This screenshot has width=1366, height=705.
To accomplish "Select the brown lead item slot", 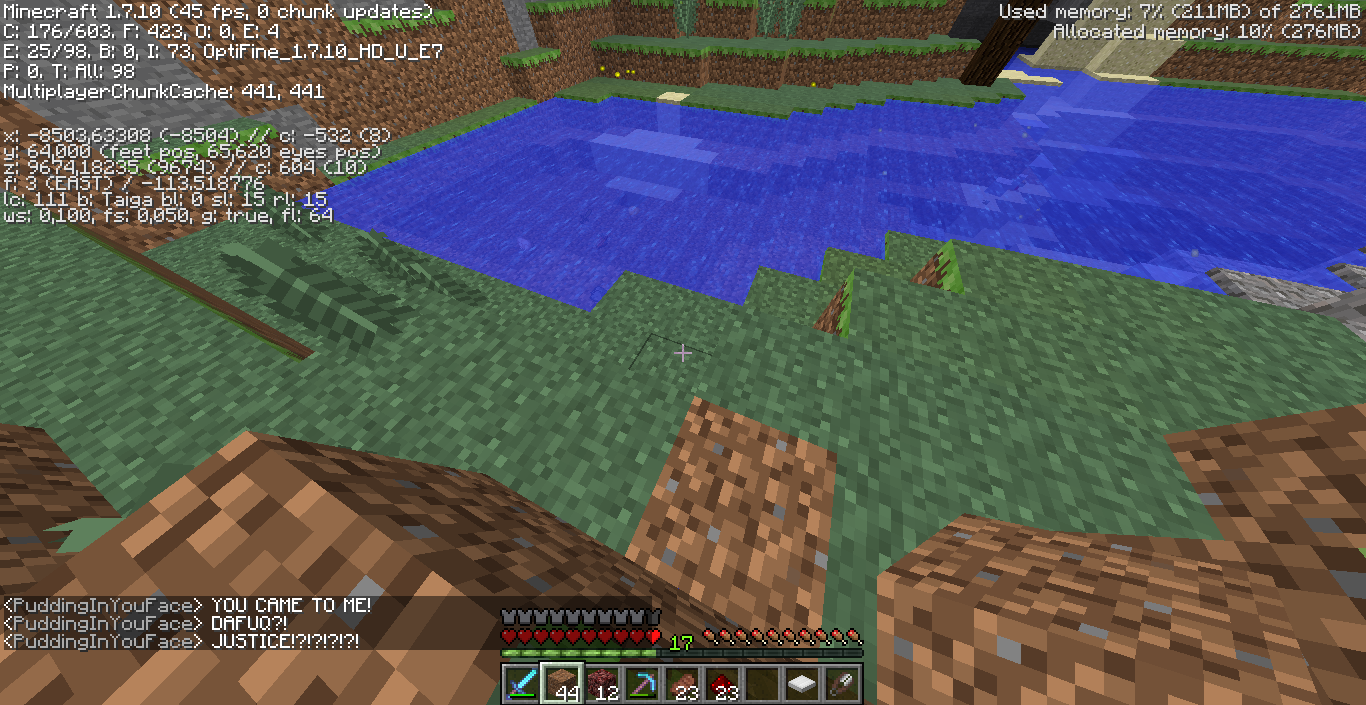I will 841,683.
